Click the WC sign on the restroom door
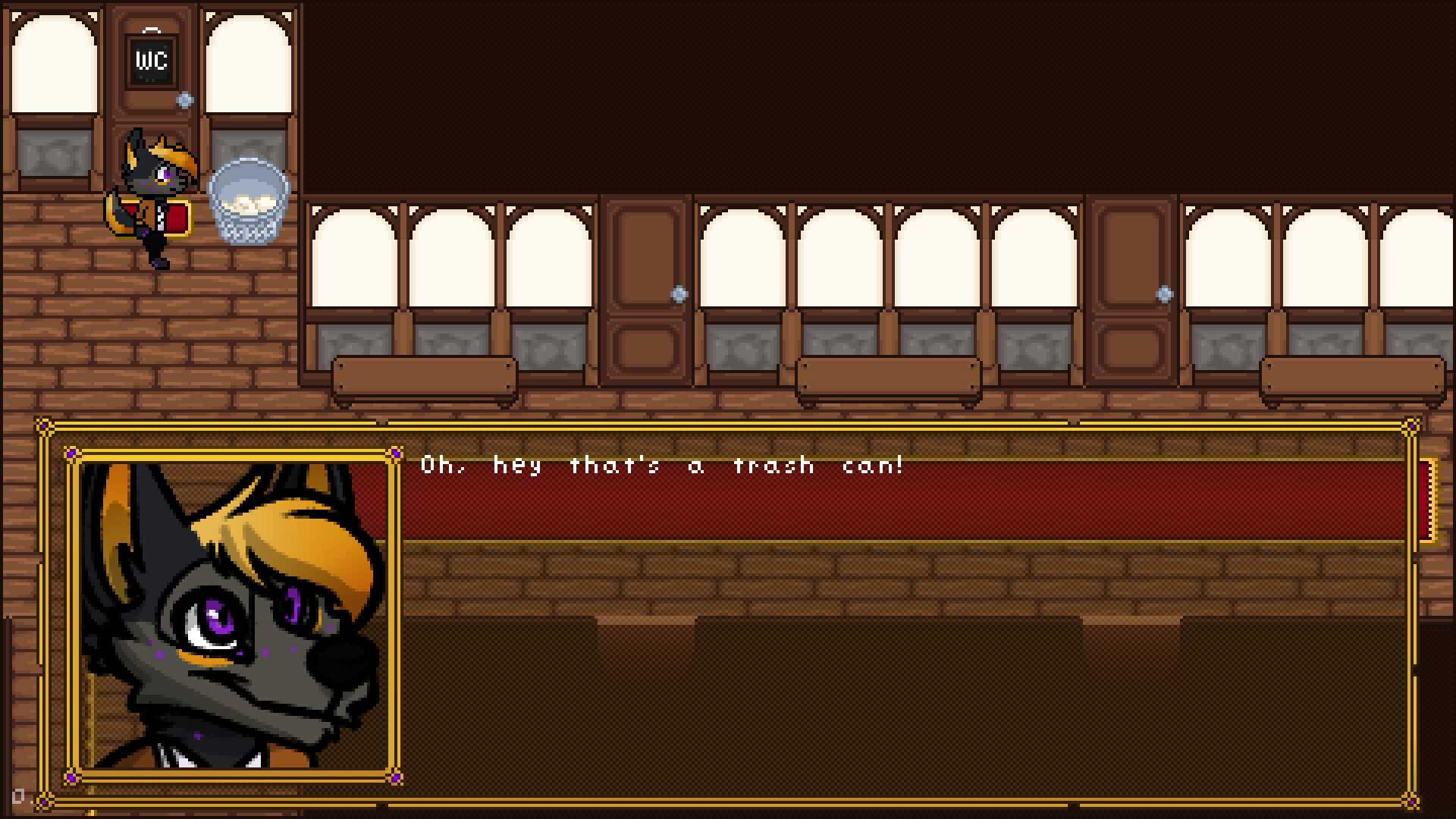 (x=152, y=61)
